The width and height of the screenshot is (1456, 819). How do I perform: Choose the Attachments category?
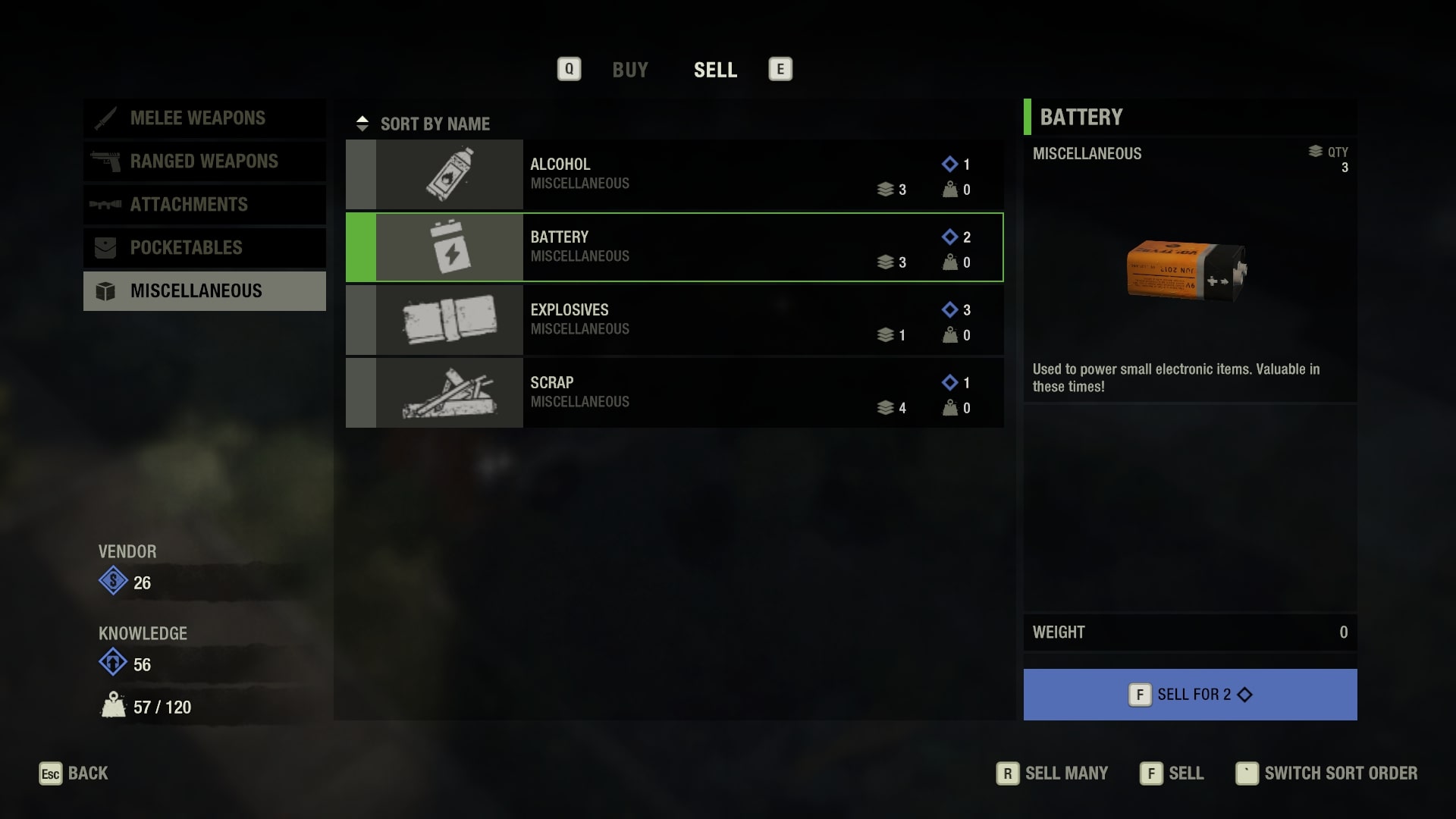(x=205, y=205)
